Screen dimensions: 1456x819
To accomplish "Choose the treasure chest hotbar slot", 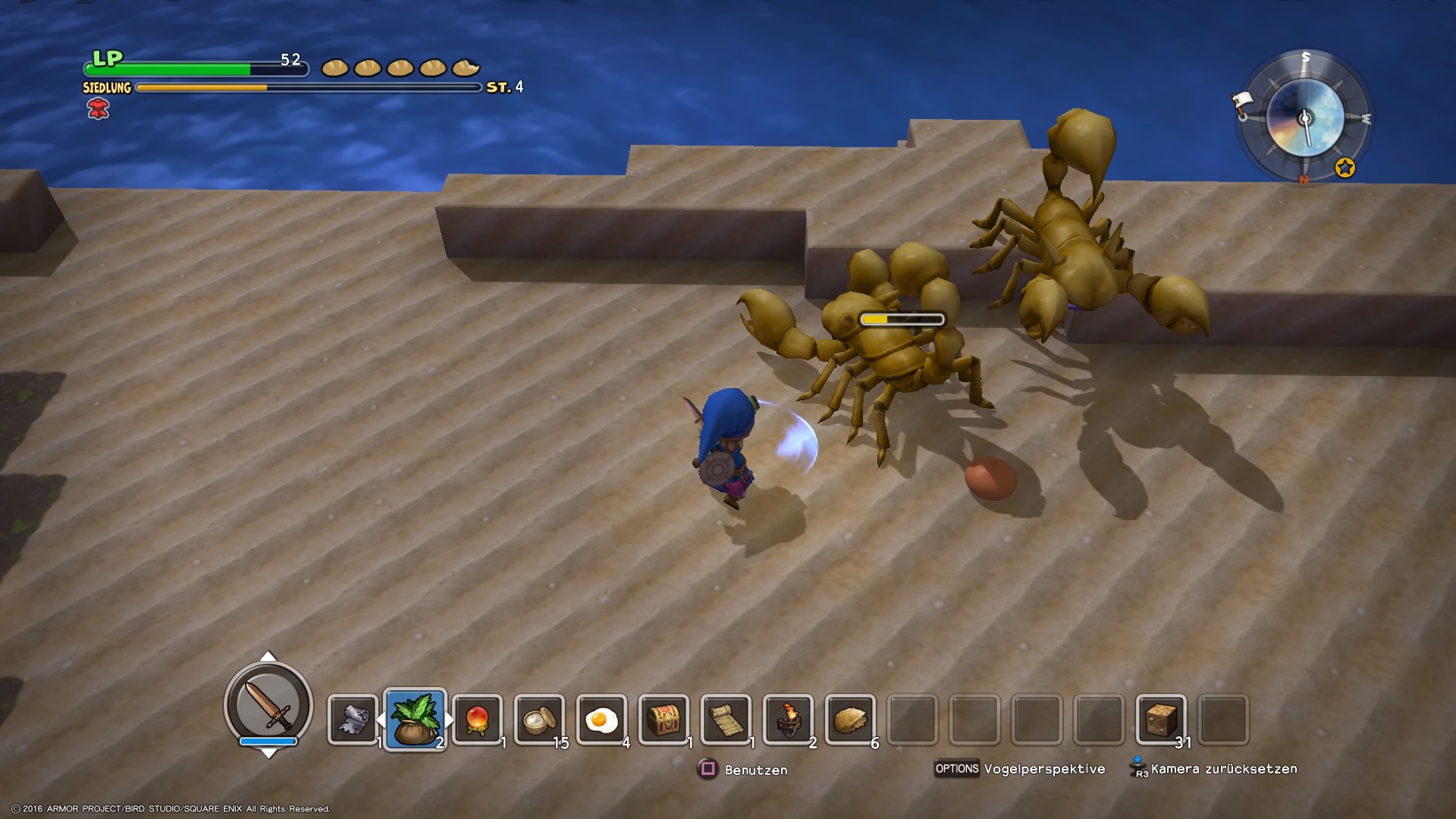I will click(x=664, y=720).
